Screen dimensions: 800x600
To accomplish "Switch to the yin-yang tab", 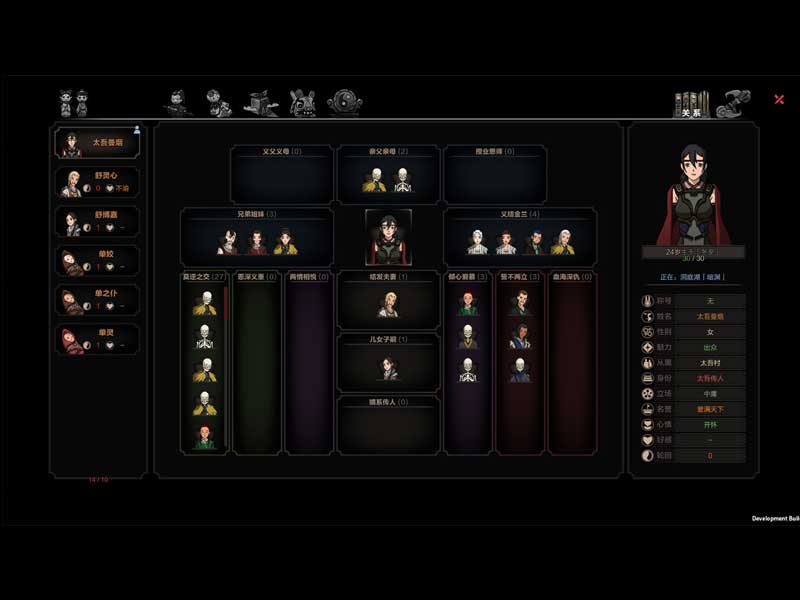I will [345, 102].
